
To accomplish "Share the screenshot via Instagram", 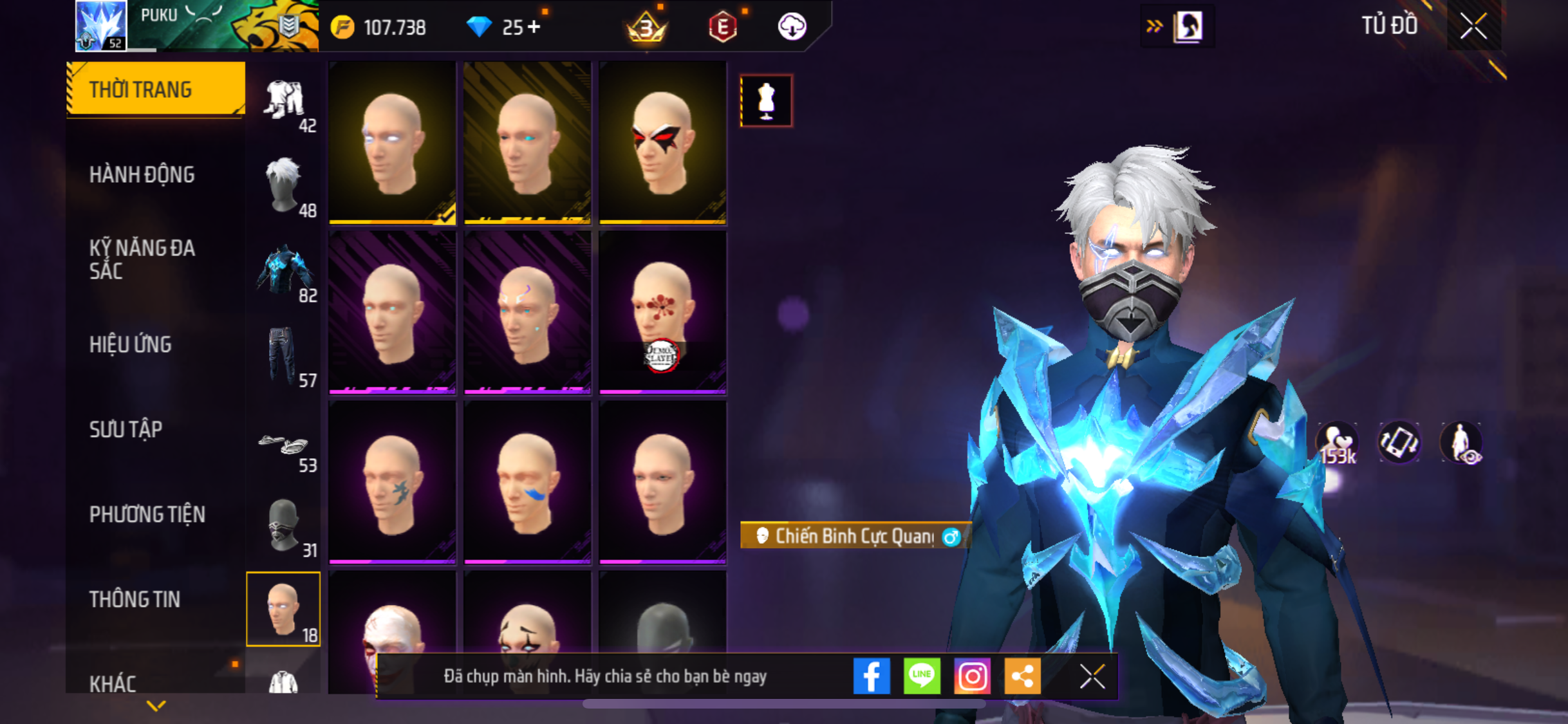I will tap(972, 676).
